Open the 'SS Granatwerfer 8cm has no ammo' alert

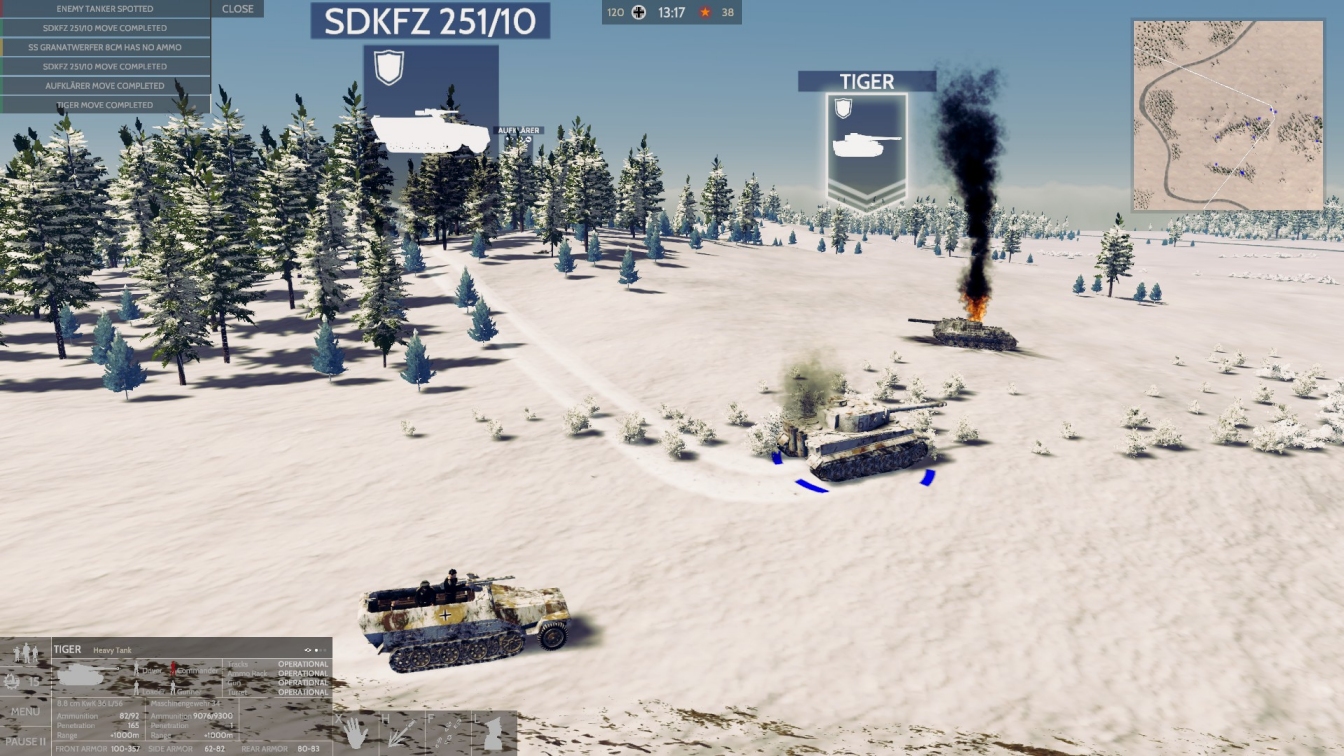[x=105, y=47]
